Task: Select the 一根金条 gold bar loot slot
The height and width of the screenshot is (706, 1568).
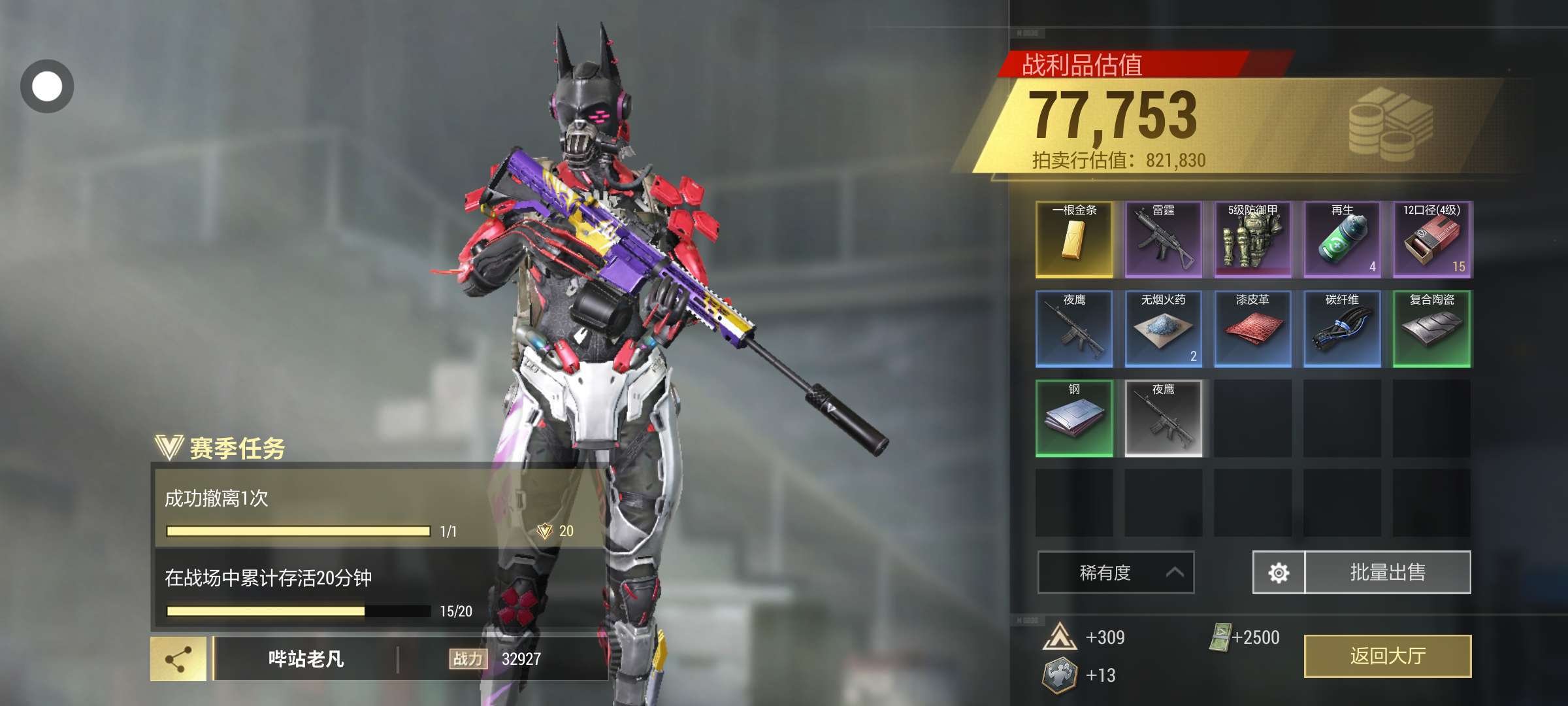Action: click(x=1074, y=239)
